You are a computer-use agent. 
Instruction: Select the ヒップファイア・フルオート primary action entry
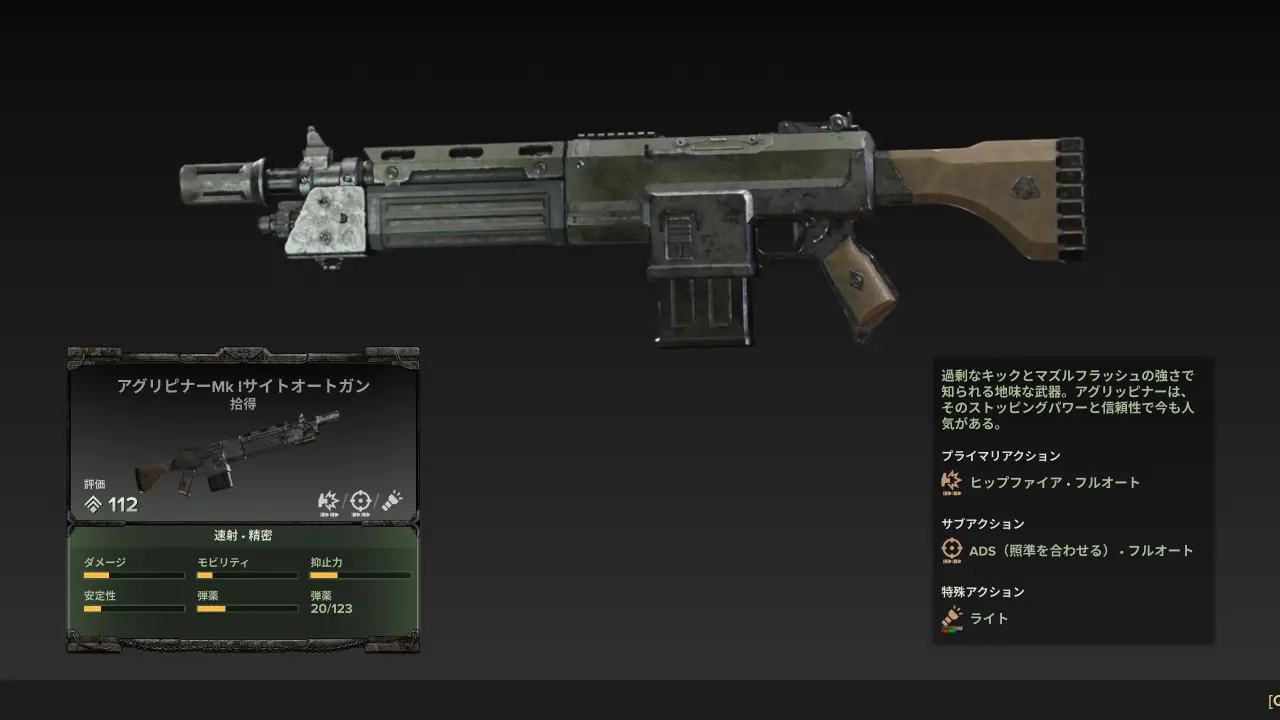point(1054,482)
